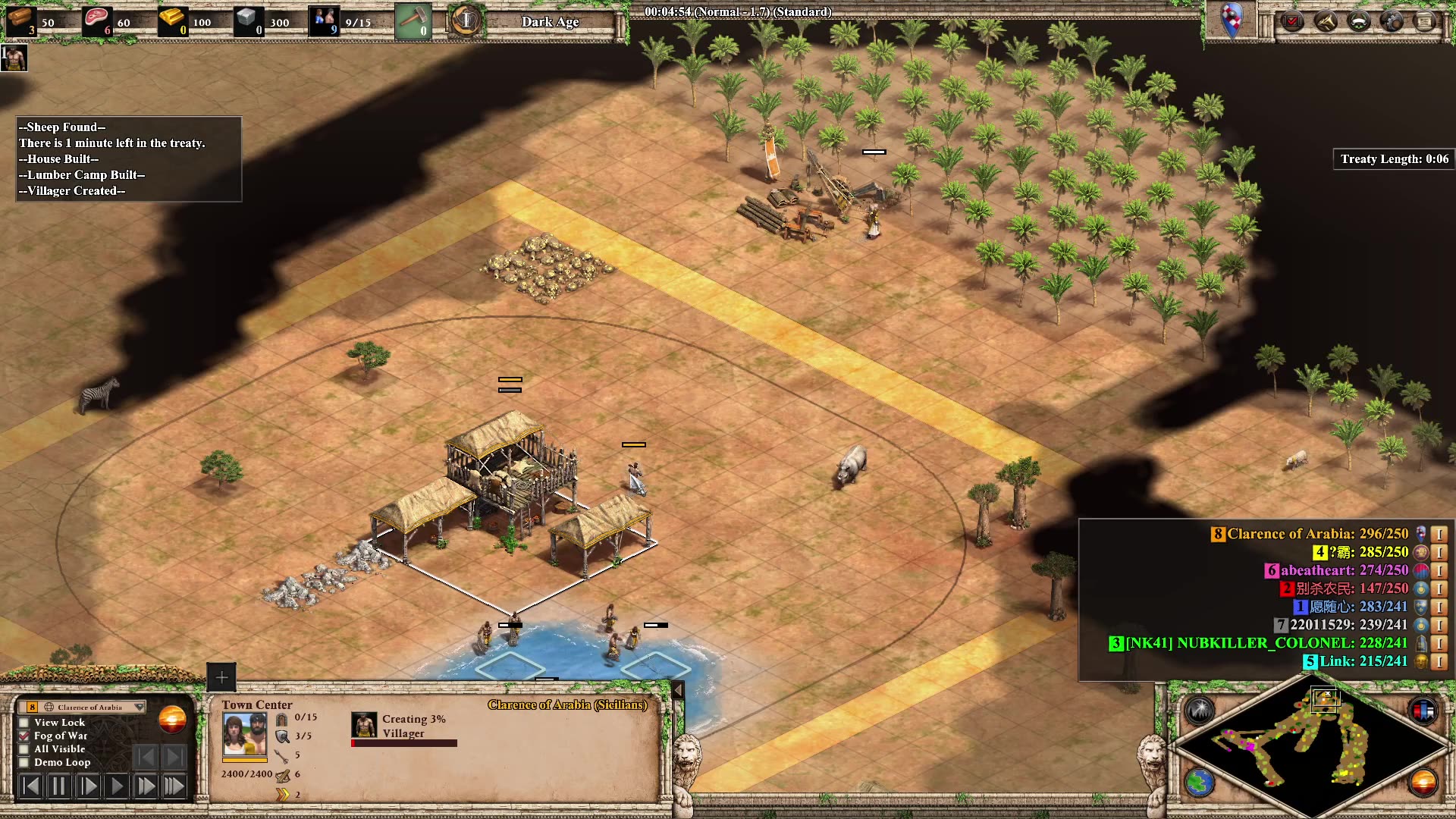This screenshot has height=819, width=1456.
Task: Toggle the flare signal button beside the minimap
Action: 1200,711
